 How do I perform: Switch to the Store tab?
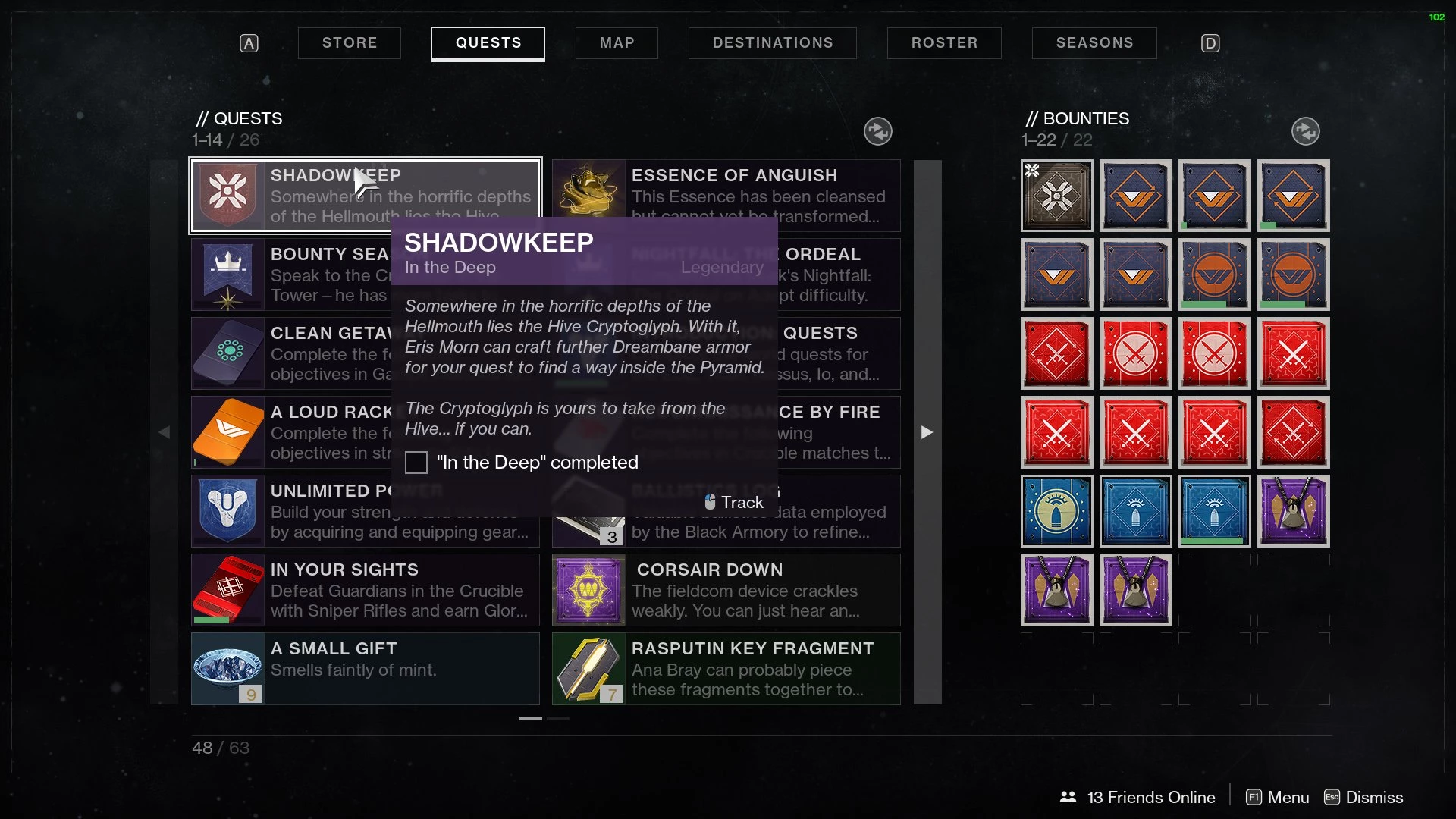pos(349,43)
